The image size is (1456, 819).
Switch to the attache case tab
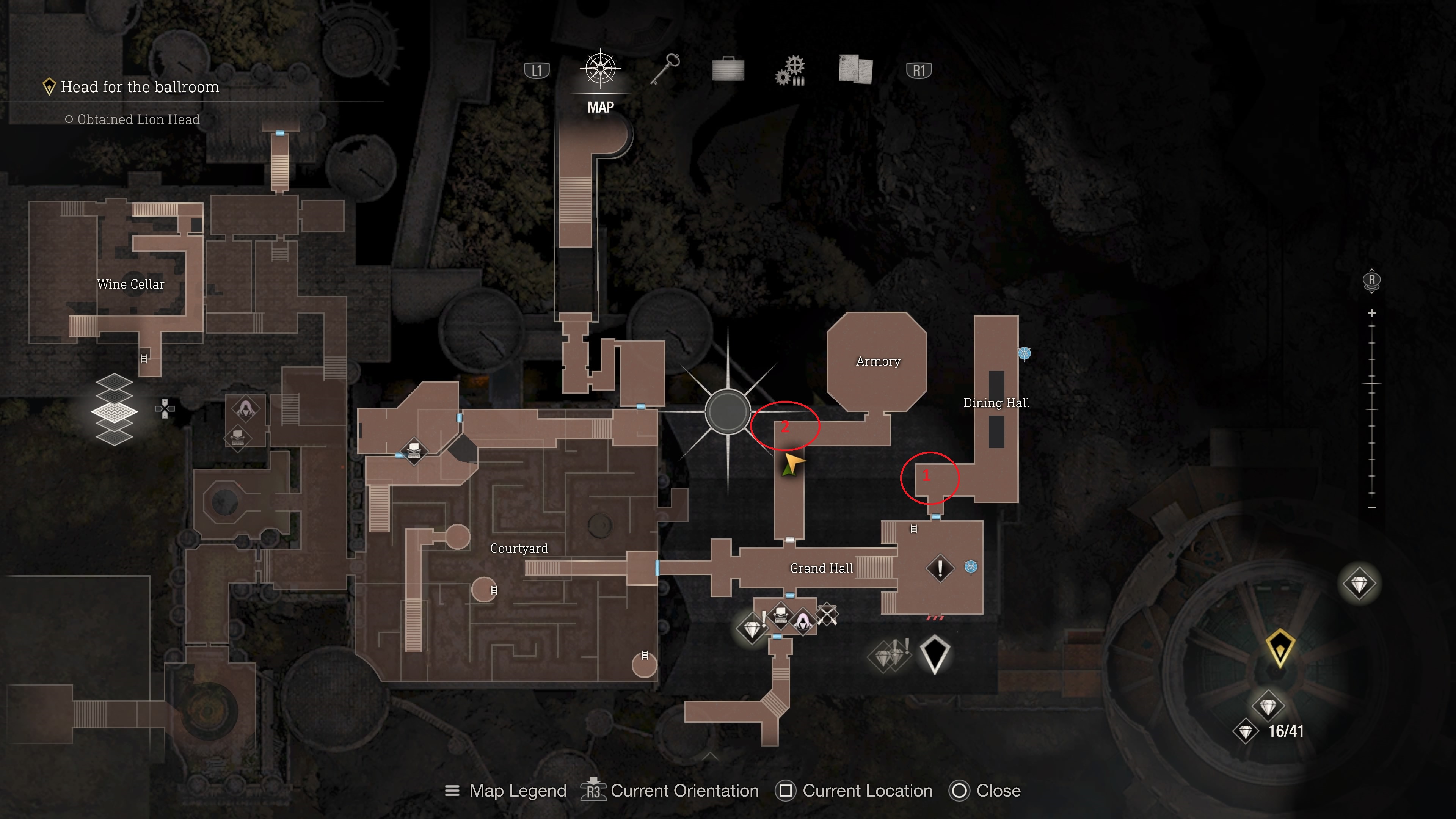[728, 70]
